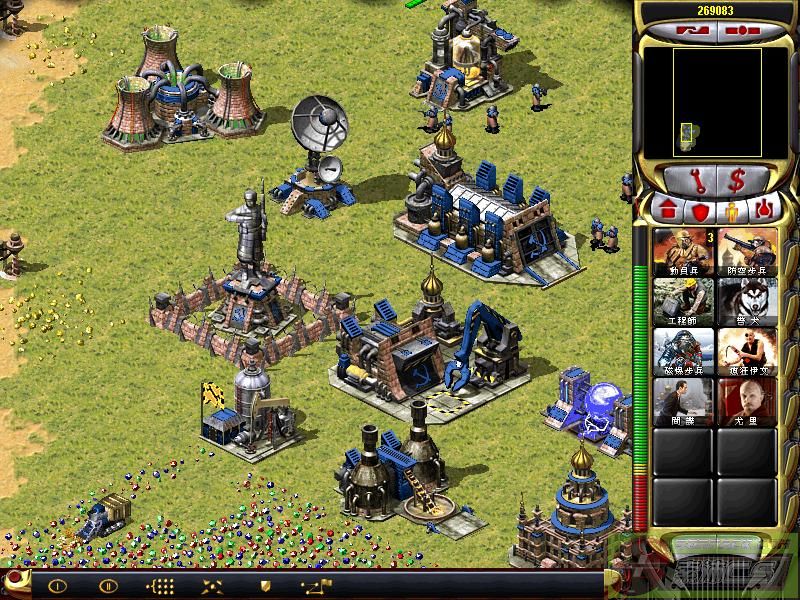Switch to the infantry build tab
This screenshot has height=600, width=800.
click(x=732, y=212)
